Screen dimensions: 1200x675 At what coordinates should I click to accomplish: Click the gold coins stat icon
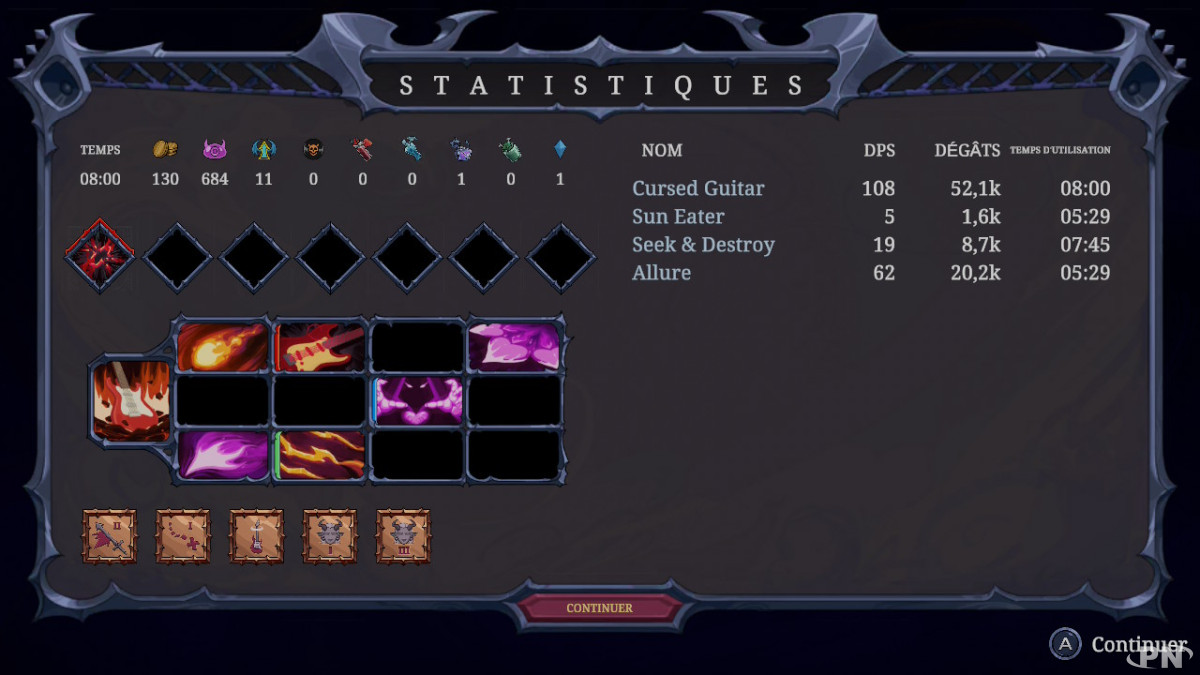[165, 149]
